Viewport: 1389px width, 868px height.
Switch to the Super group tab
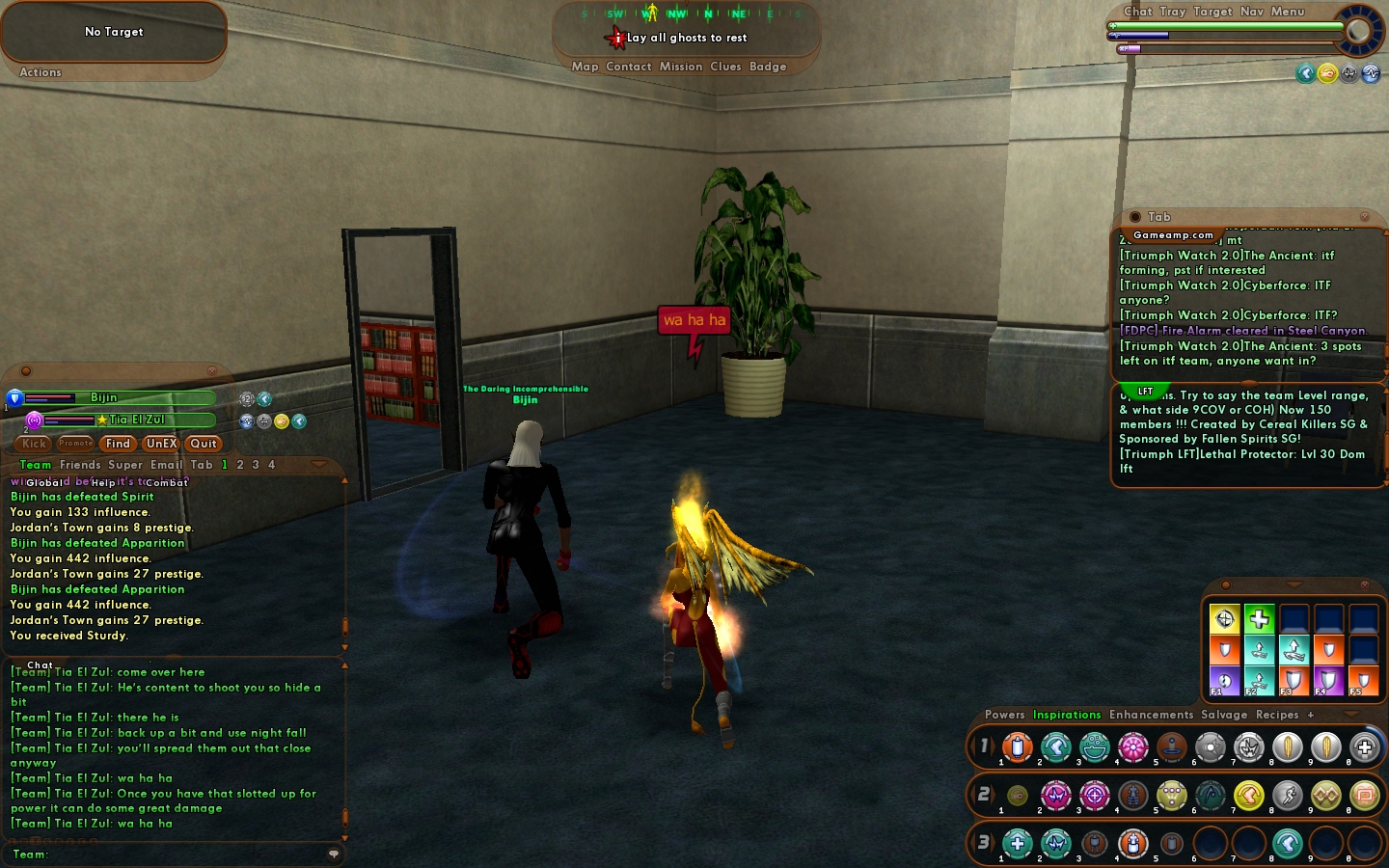[125, 465]
